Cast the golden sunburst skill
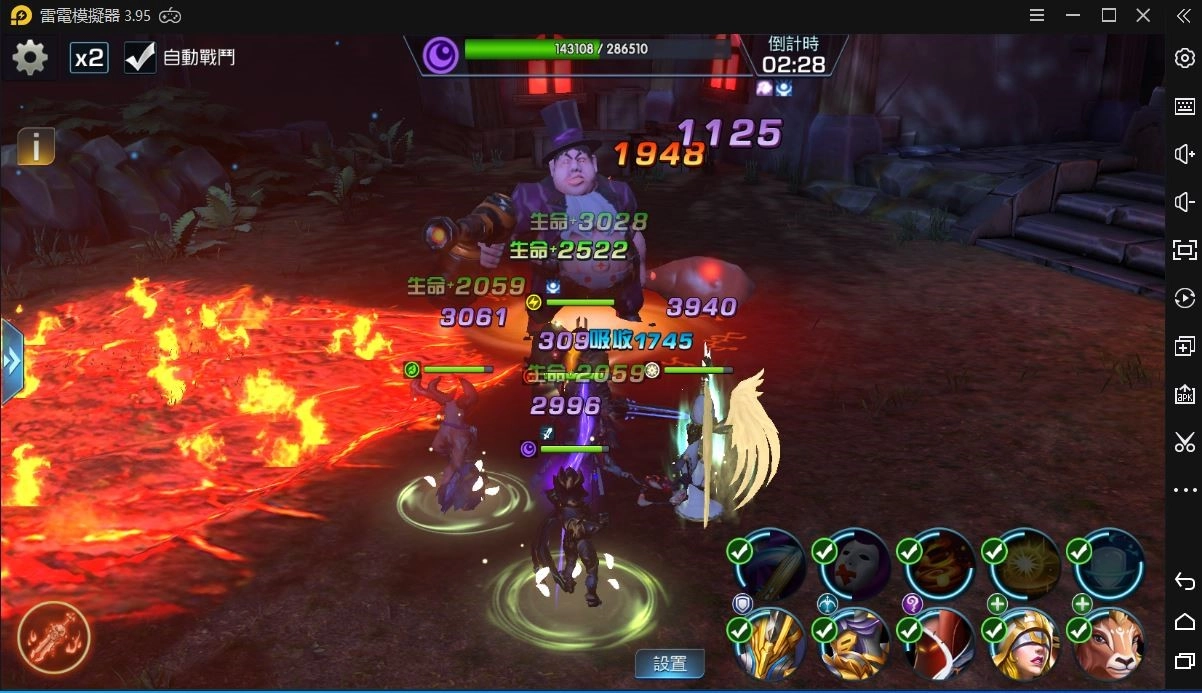 pos(1026,565)
